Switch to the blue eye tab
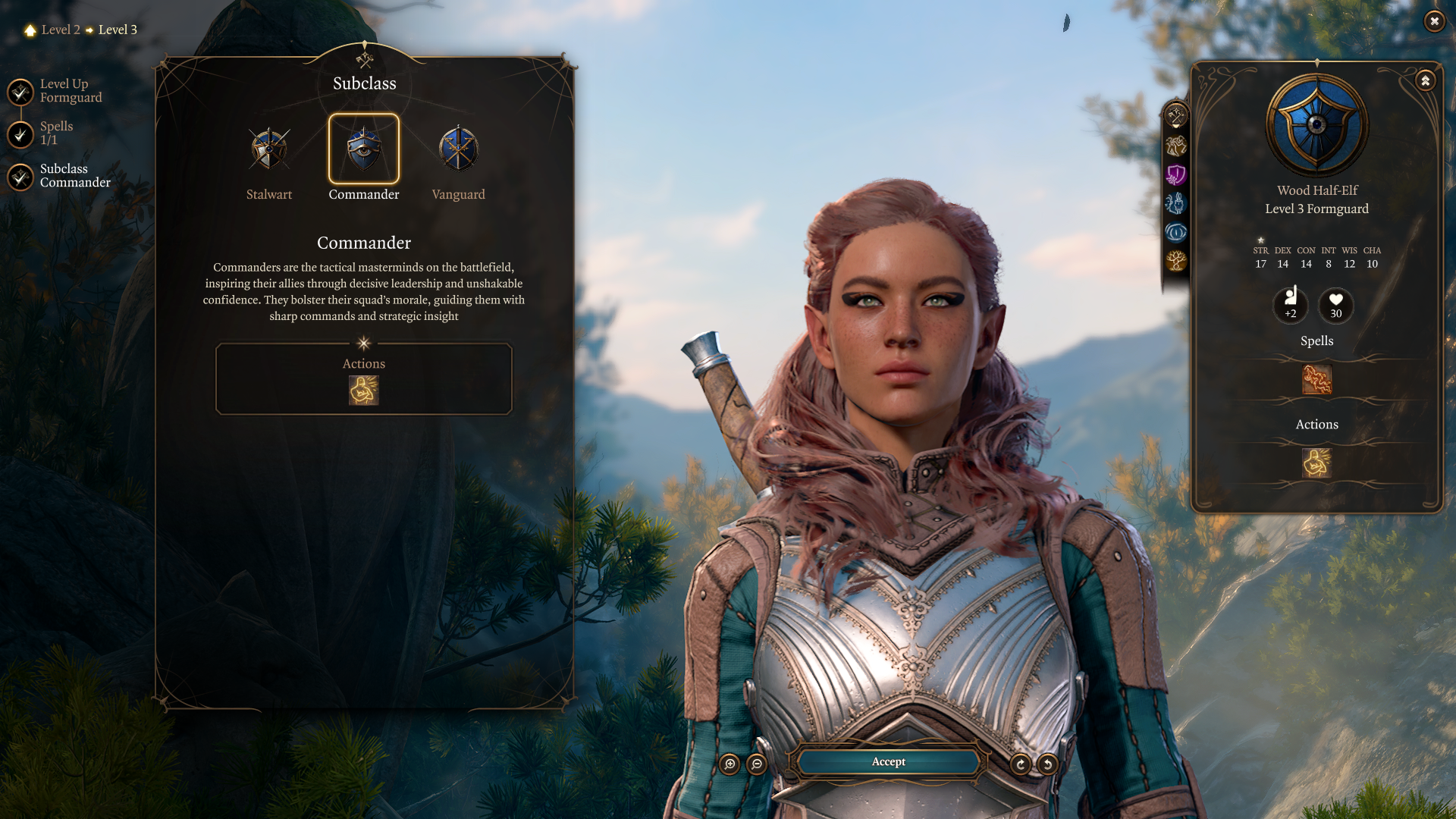Screen dimensions: 1456x819 click(x=1176, y=232)
